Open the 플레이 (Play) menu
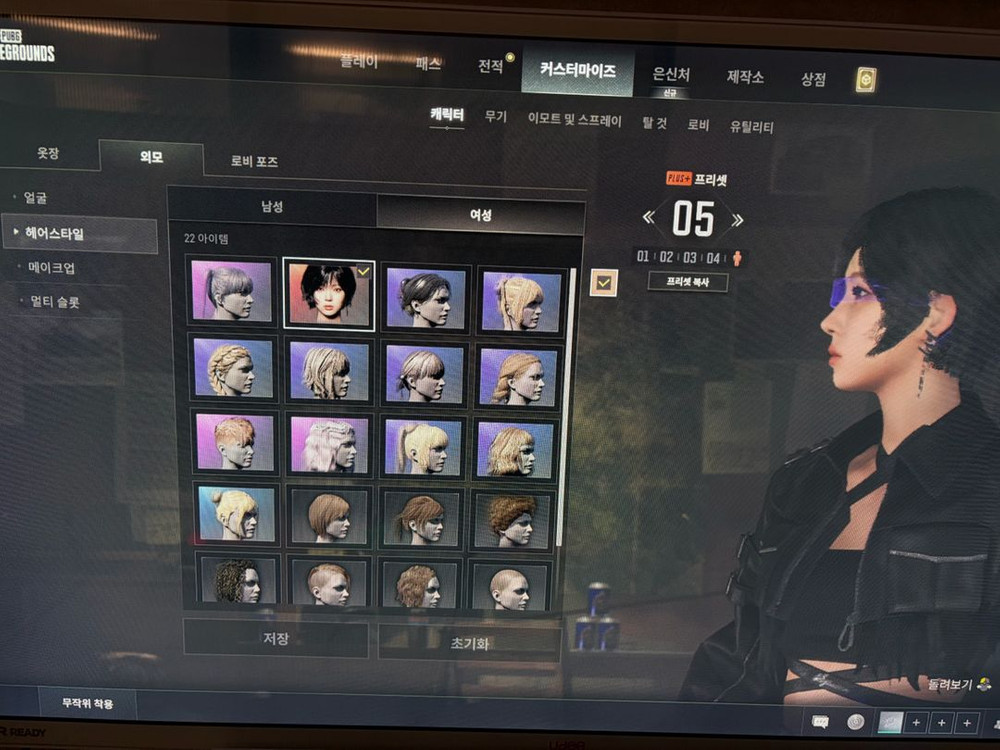The width and height of the screenshot is (1000, 750). (359, 62)
